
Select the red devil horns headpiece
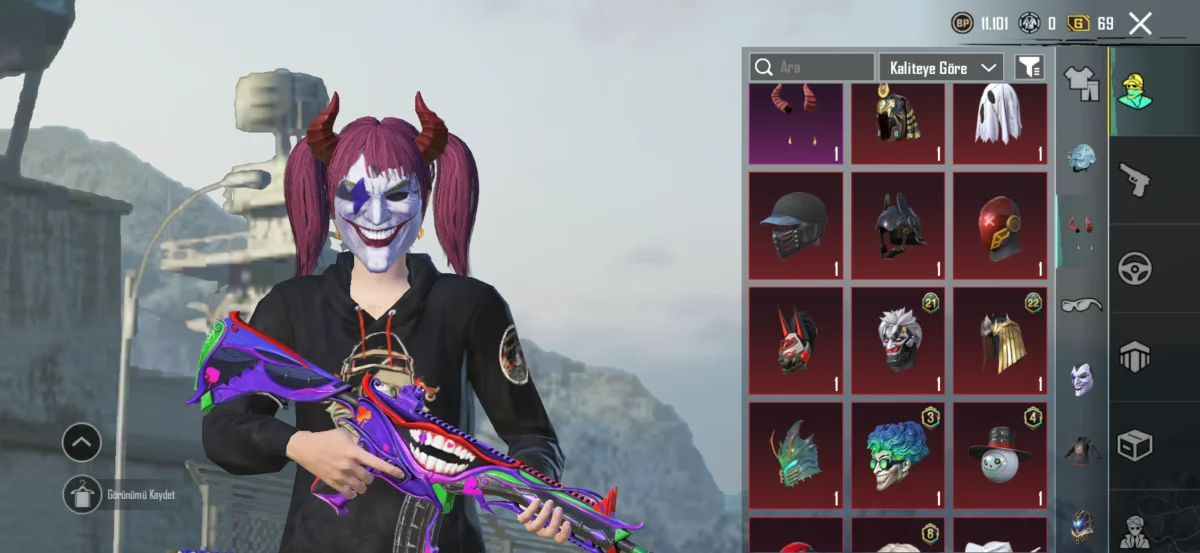tap(796, 123)
